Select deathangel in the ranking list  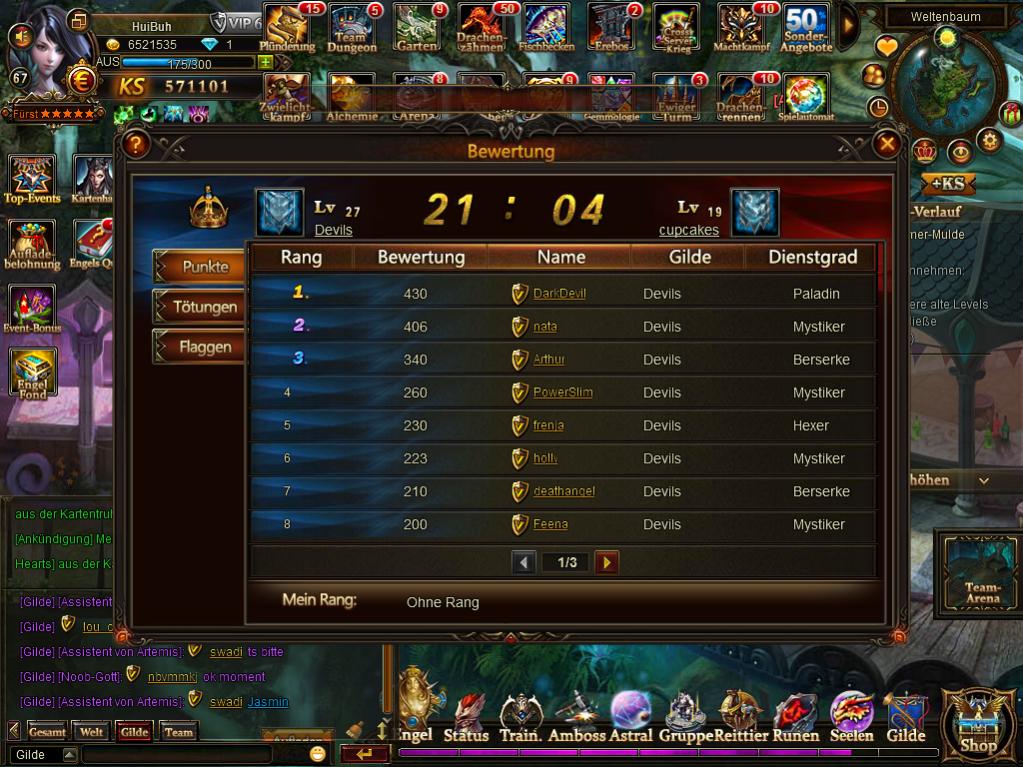coord(563,492)
